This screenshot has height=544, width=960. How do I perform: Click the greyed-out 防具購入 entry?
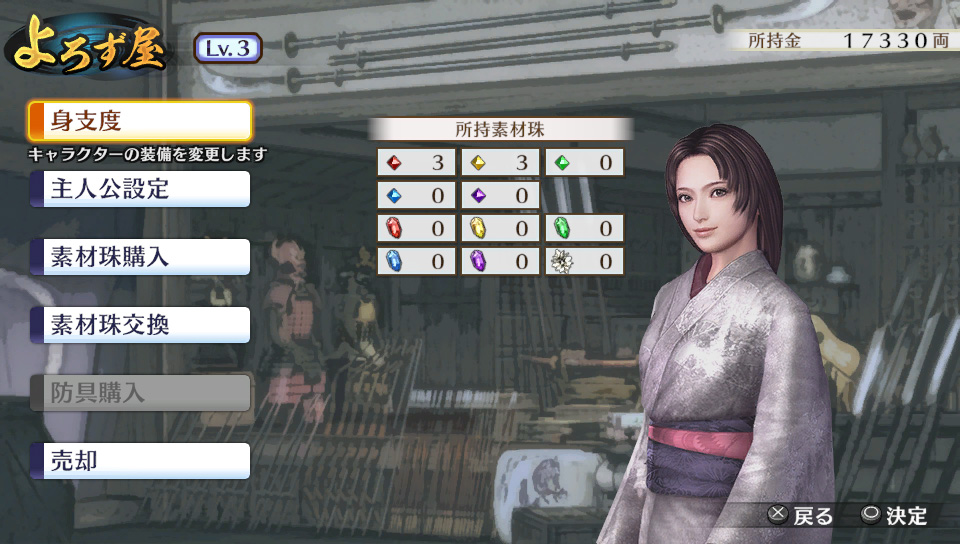point(140,393)
